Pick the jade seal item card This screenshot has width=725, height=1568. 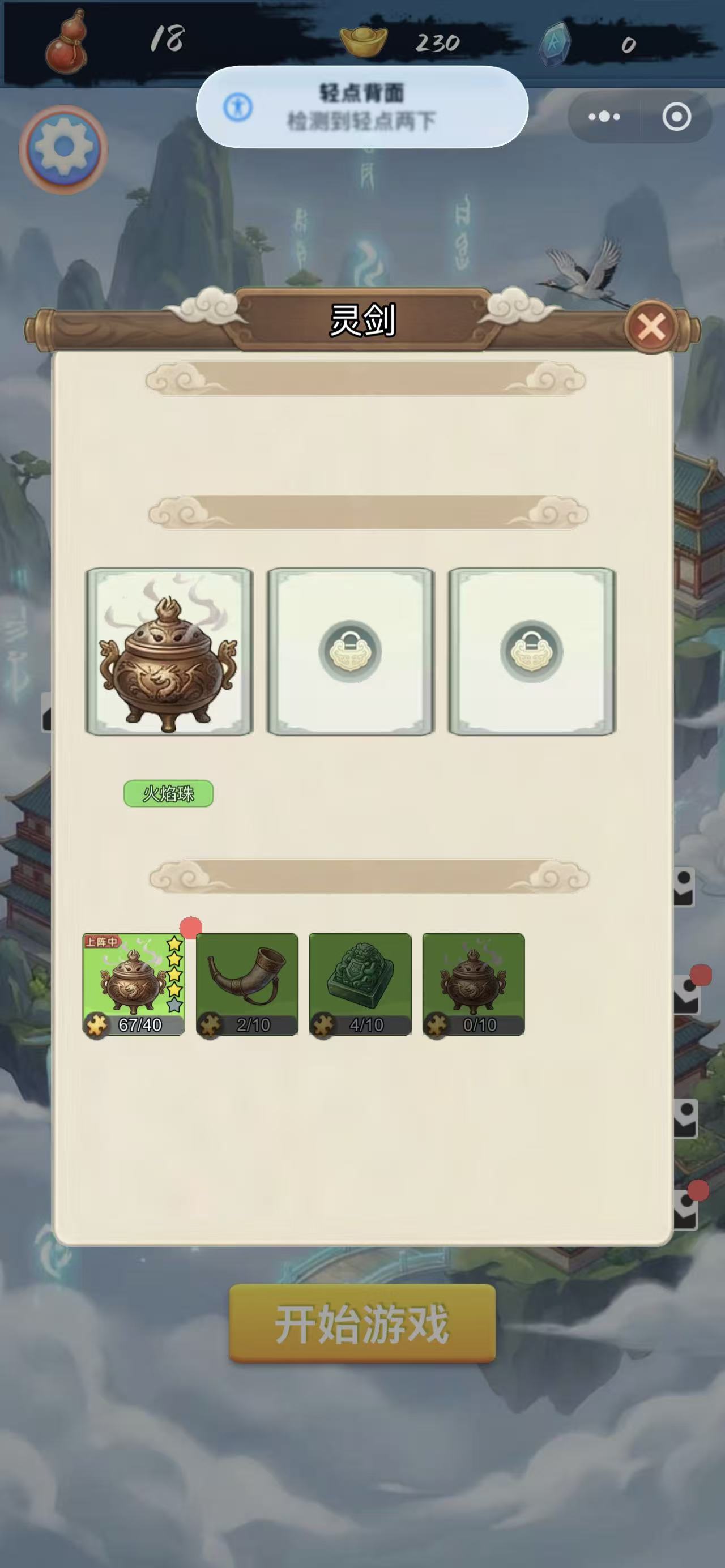pyautogui.click(x=360, y=984)
